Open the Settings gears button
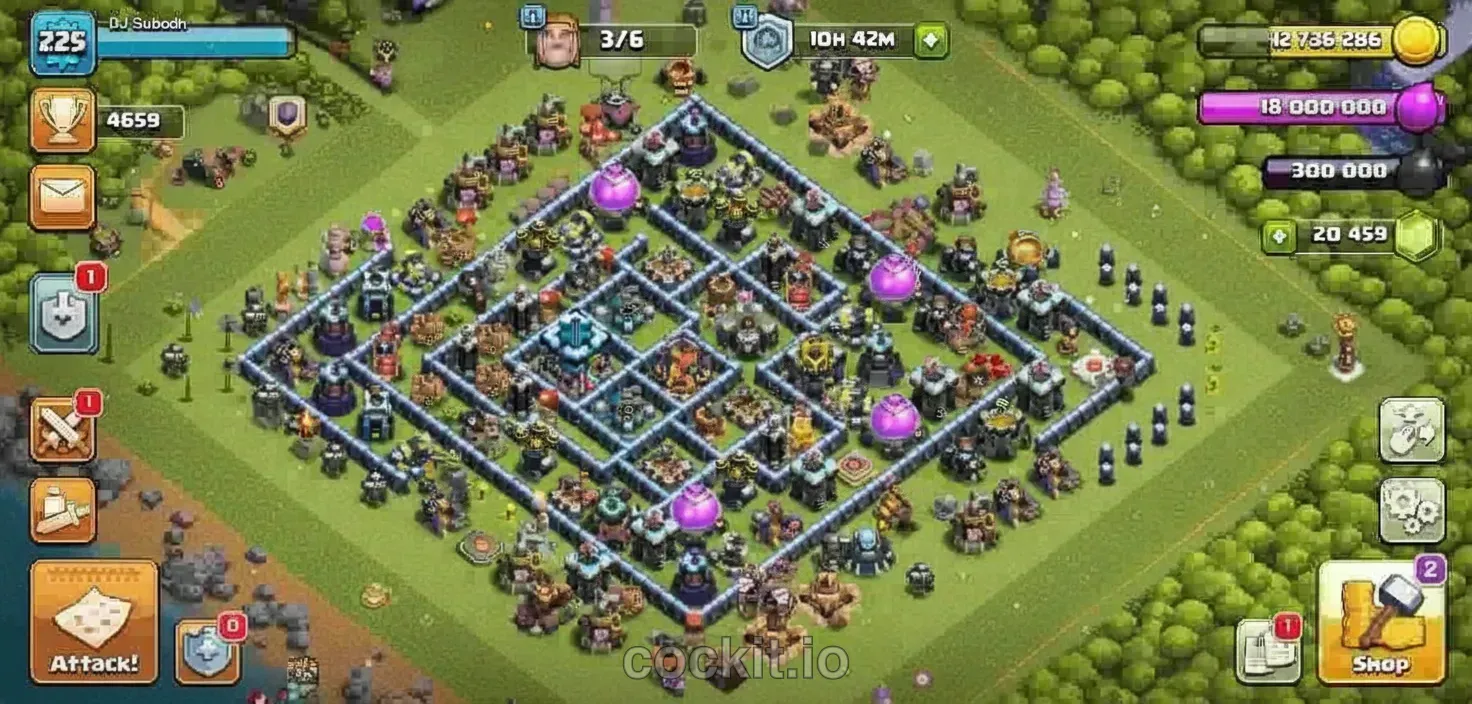Image resolution: width=1472 pixels, height=704 pixels. click(1412, 510)
